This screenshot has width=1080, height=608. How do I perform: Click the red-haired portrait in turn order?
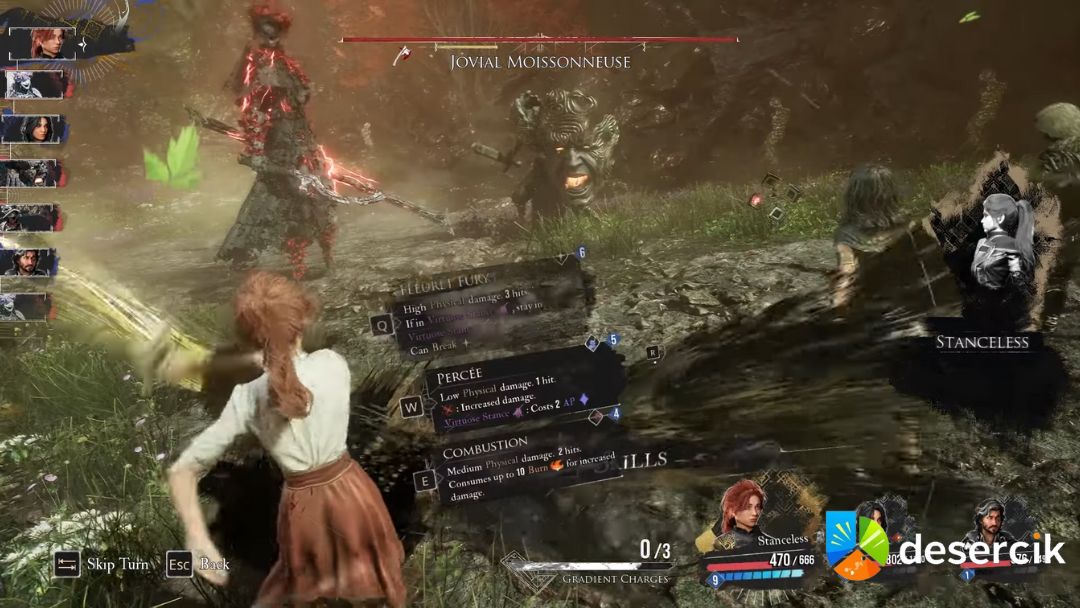(x=42, y=43)
